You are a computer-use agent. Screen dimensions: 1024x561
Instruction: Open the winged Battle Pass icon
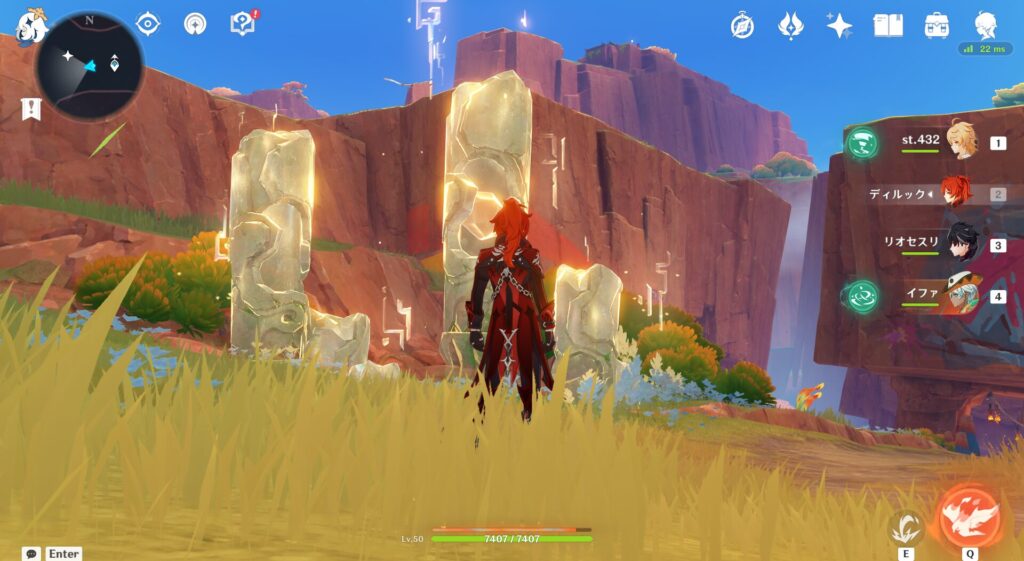click(x=791, y=26)
